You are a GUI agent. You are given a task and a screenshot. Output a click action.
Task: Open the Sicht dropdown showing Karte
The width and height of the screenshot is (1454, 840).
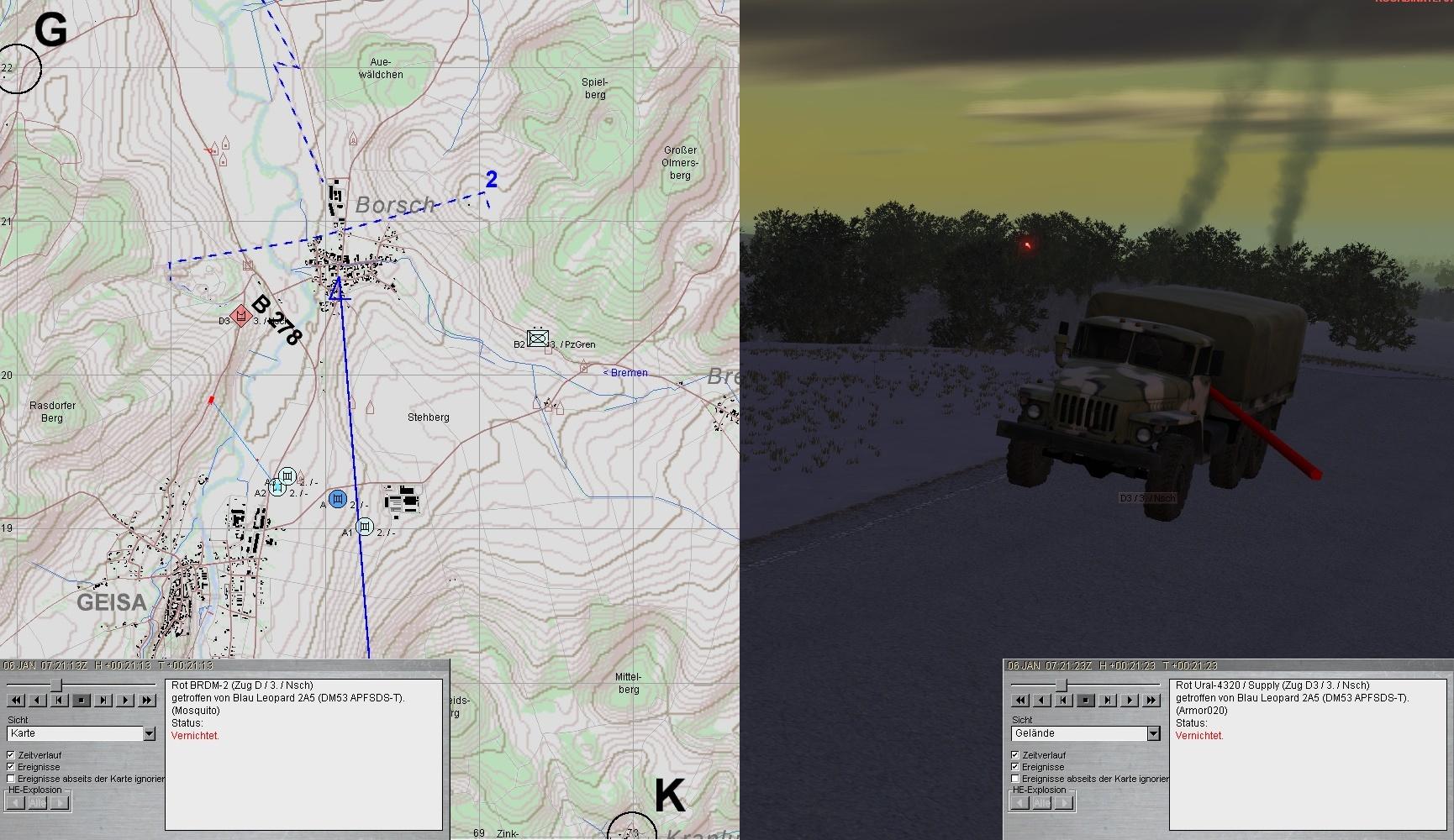(149, 734)
